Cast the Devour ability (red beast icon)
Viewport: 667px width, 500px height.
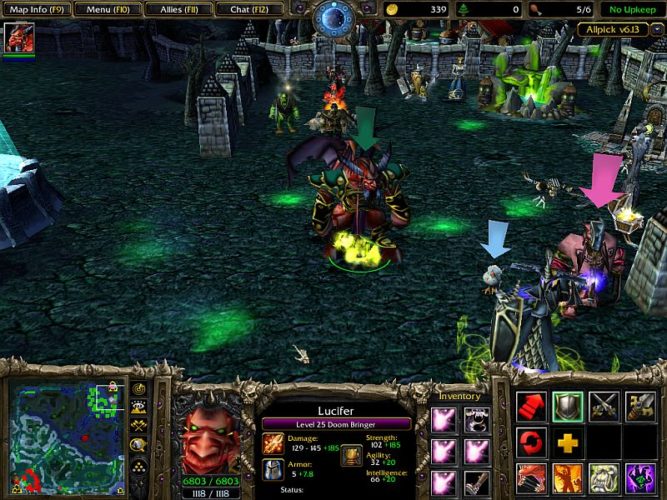coord(533,478)
